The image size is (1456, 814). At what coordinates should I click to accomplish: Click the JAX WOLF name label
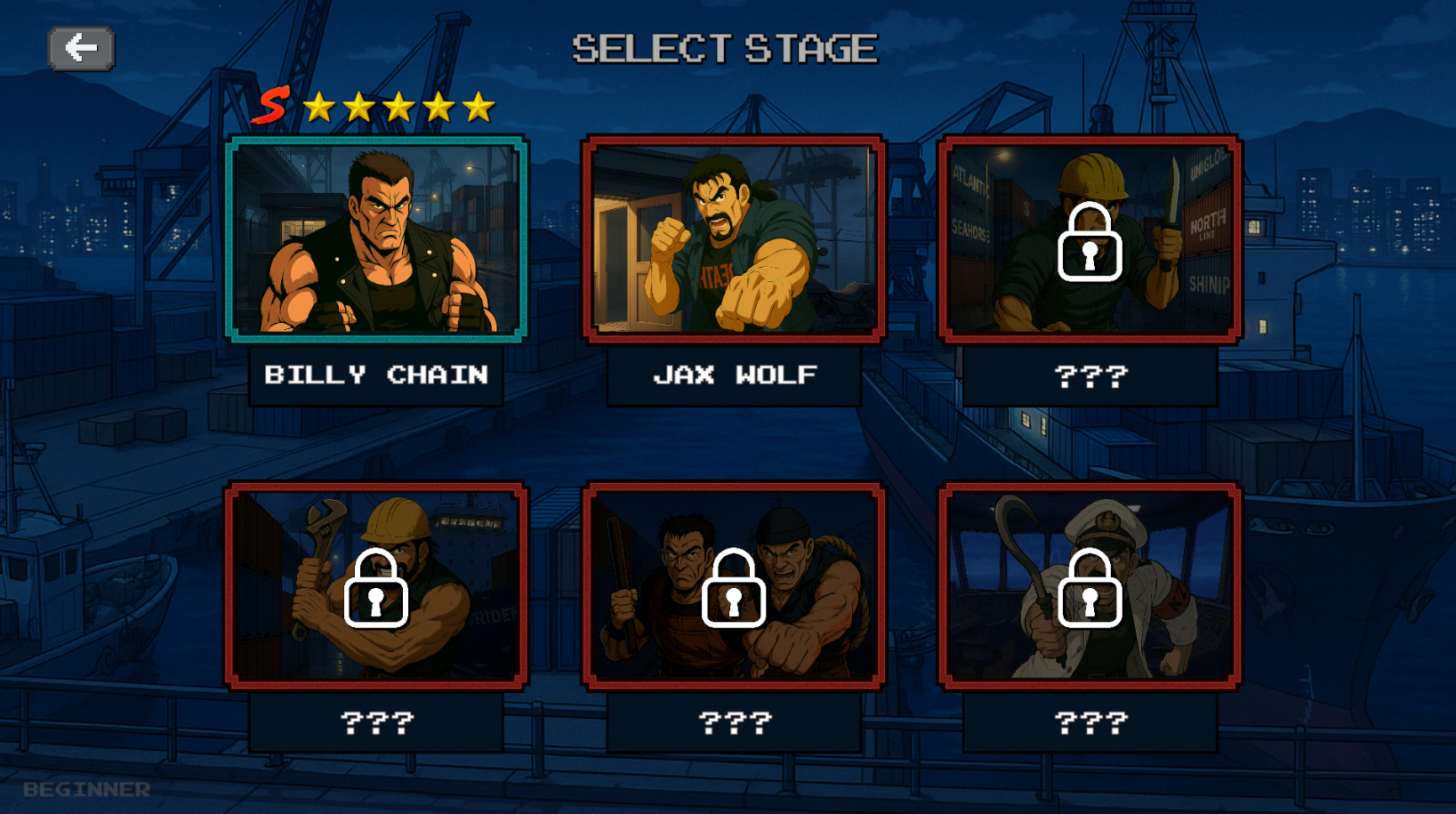733,375
